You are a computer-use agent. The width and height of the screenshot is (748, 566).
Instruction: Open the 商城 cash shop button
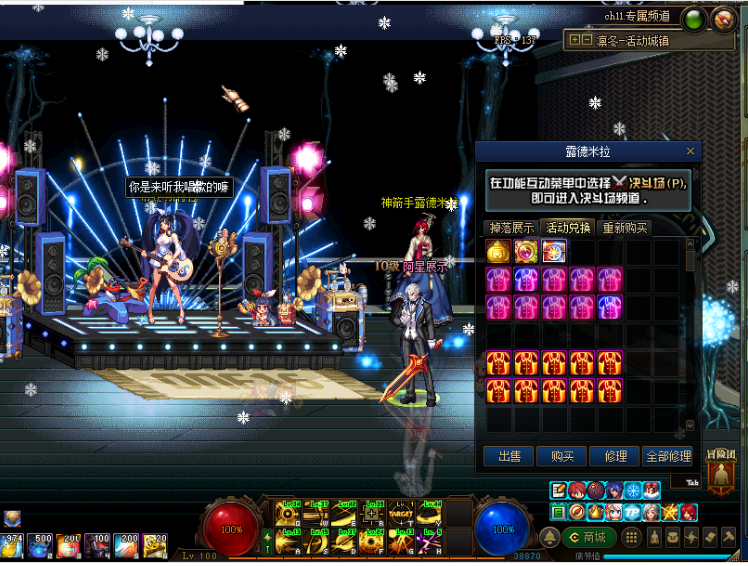pos(588,537)
